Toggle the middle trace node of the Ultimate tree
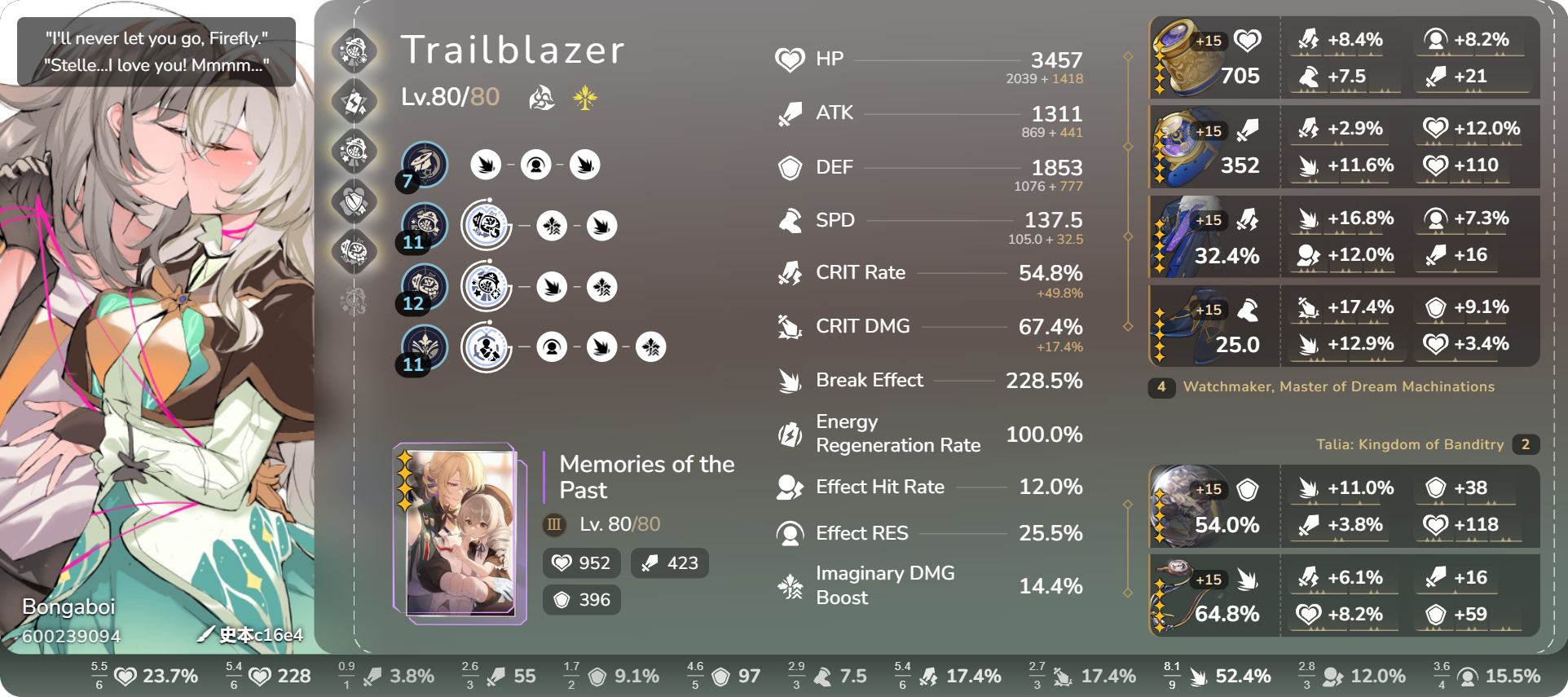The image size is (1568, 697). click(x=553, y=287)
